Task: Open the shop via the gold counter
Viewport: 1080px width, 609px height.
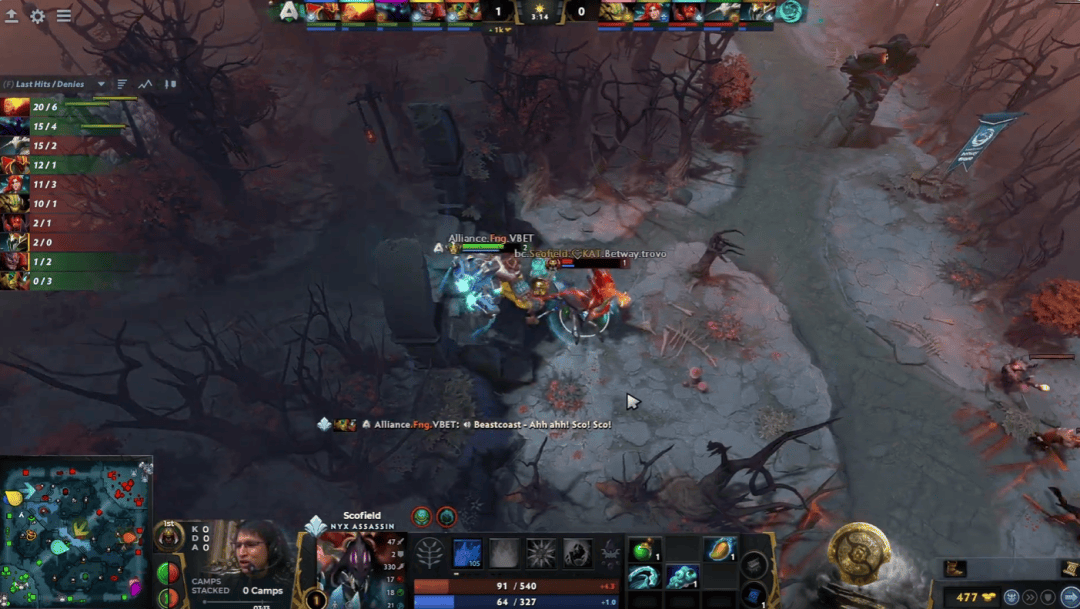Action: pyautogui.click(x=969, y=597)
